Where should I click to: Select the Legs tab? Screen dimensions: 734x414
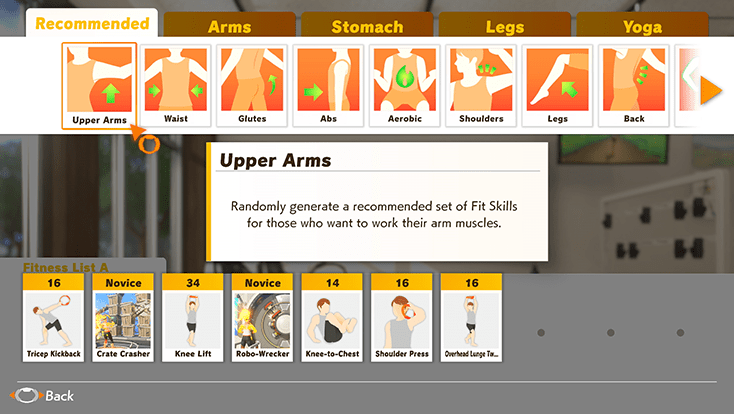pyautogui.click(x=504, y=27)
